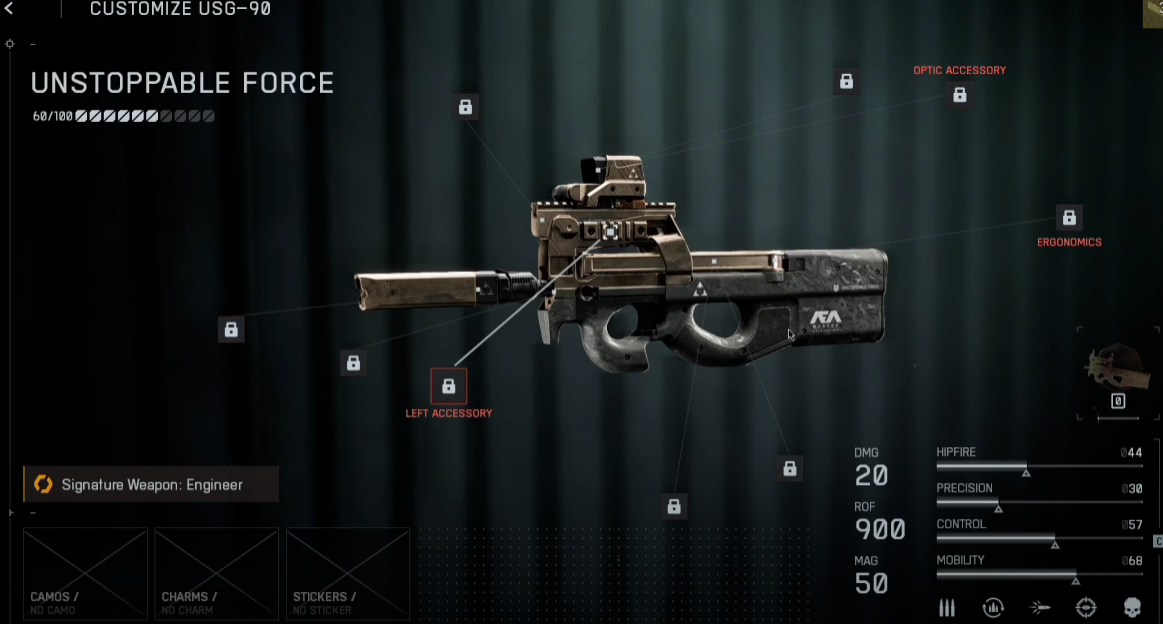Open the Optic Accessory attachment slot

pos(959,95)
